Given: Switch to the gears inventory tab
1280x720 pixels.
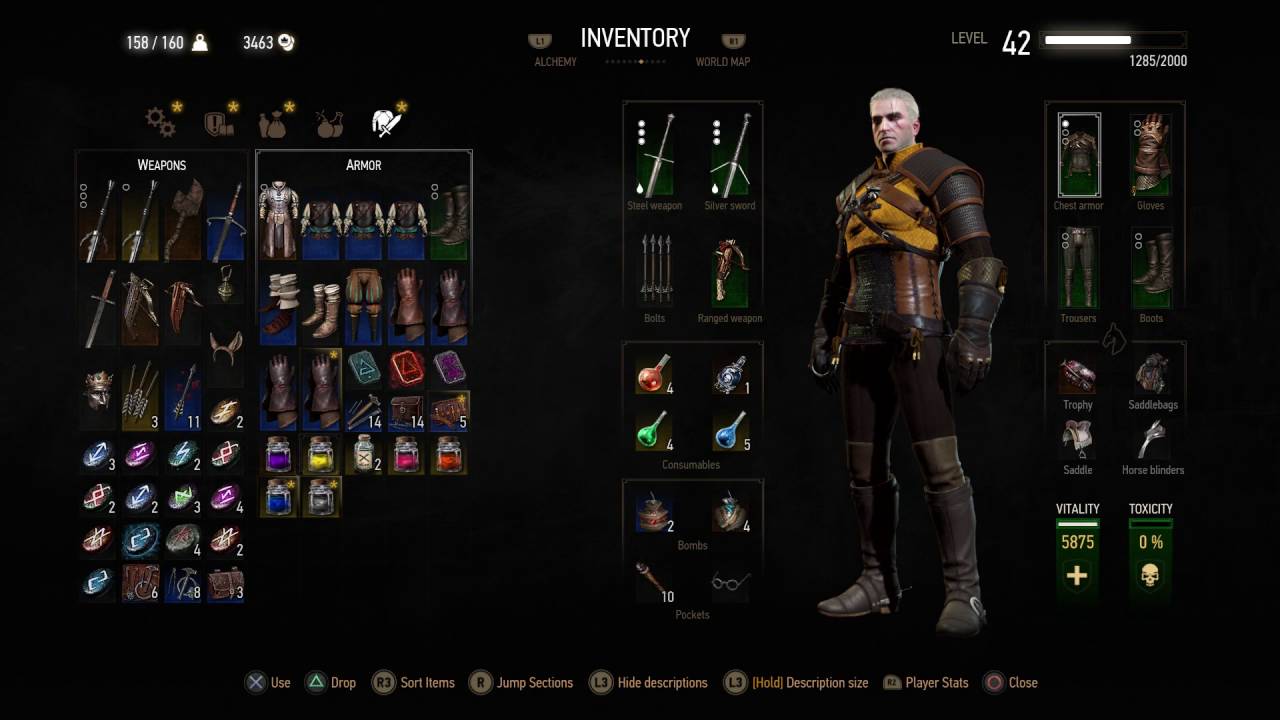Looking at the screenshot, I should click(x=161, y=122).
